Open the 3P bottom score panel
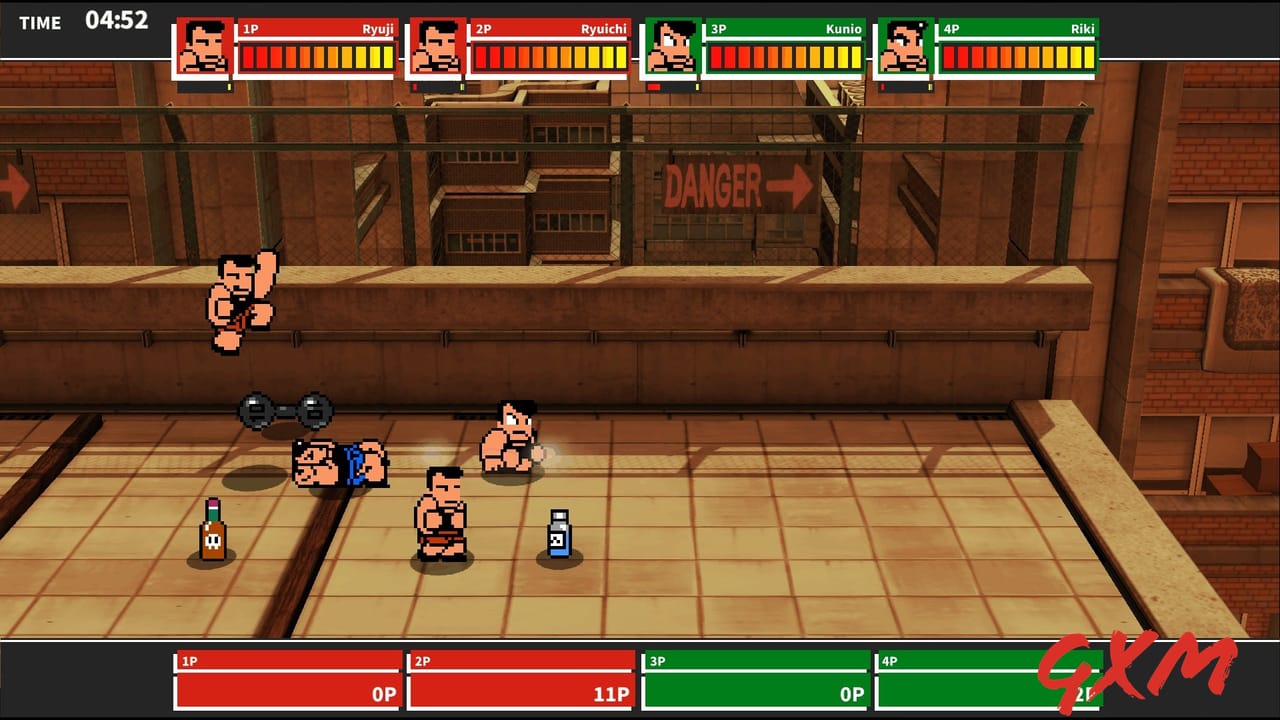 (x=757, y=680)
